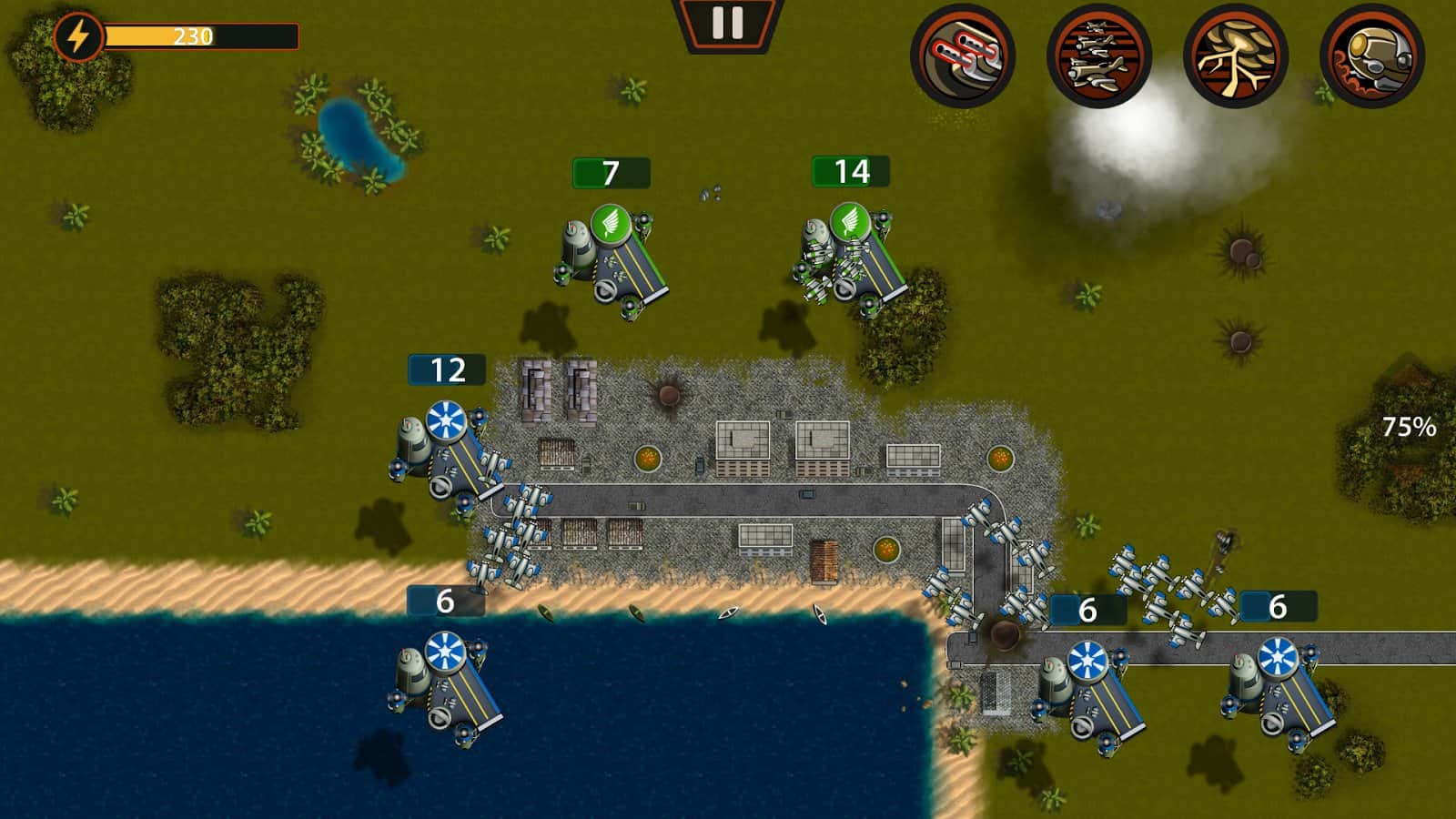Screen dimensions: 1456x819
Task: Use the pilot helmet ability
Action: [x=1371, y=56]
